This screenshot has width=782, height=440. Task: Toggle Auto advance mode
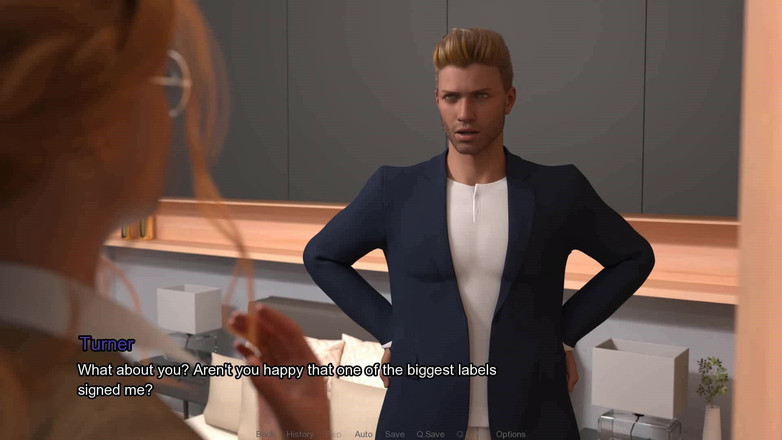coord(363,434)
